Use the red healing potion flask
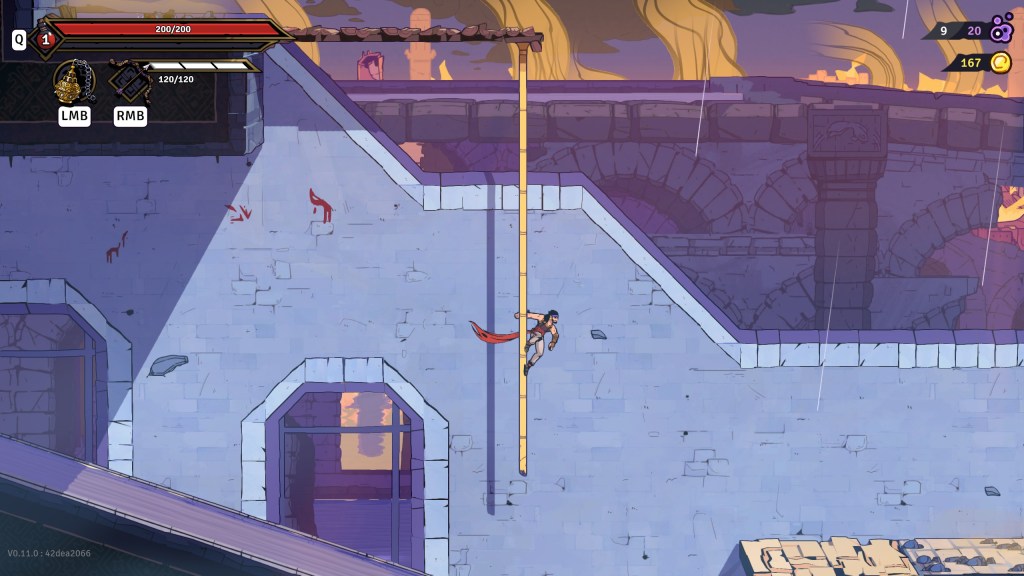This screenshot has height=576, width=1024. pyautogui.click(x=45, y=40)
